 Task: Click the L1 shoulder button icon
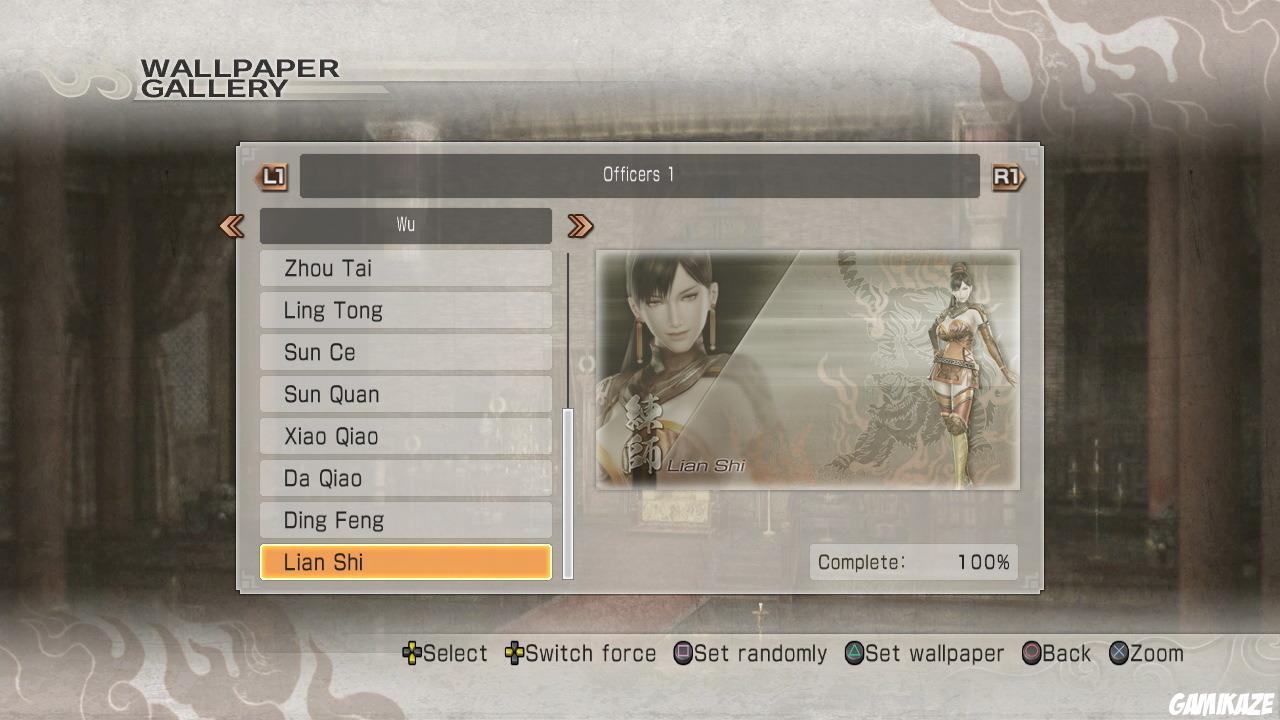coord(271,176)
